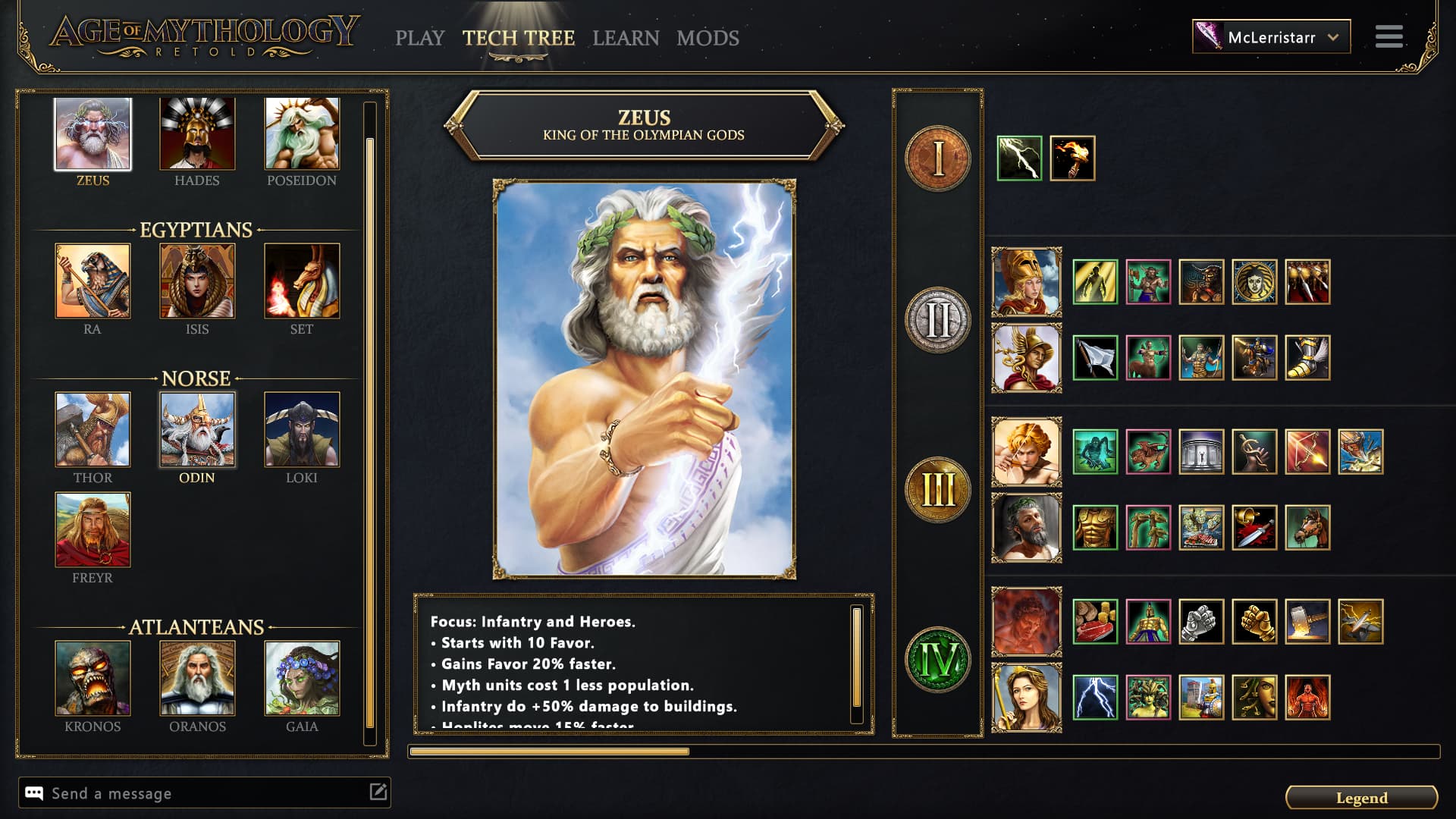
Task: Expand the hamburger menu at top right
Action: pyautogui.click(x=1389, y=36)
